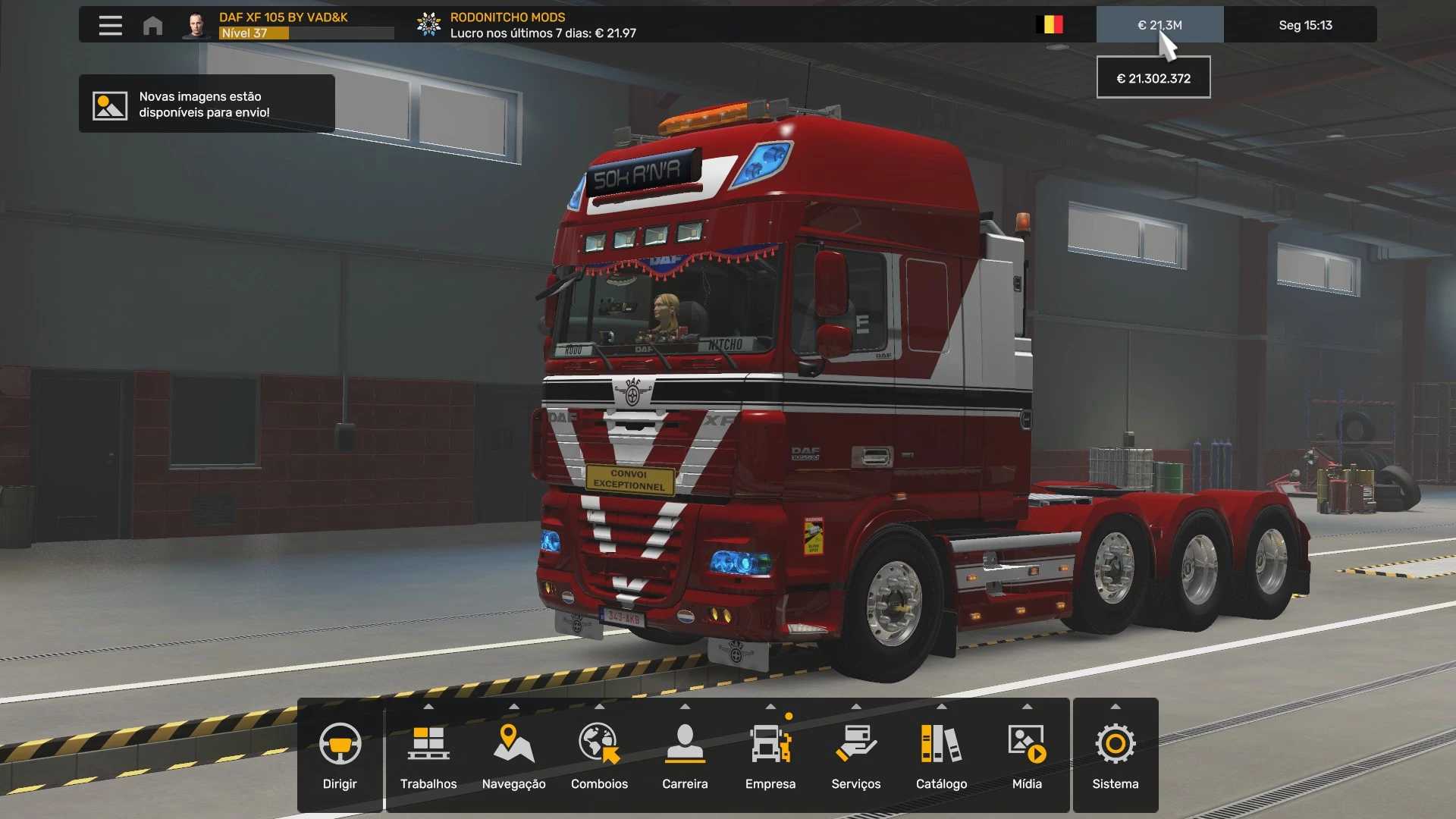This screenshot has height=819, width=1456.
Task: Show the € 21.3M bank balance
Action: pos(1159,25)
